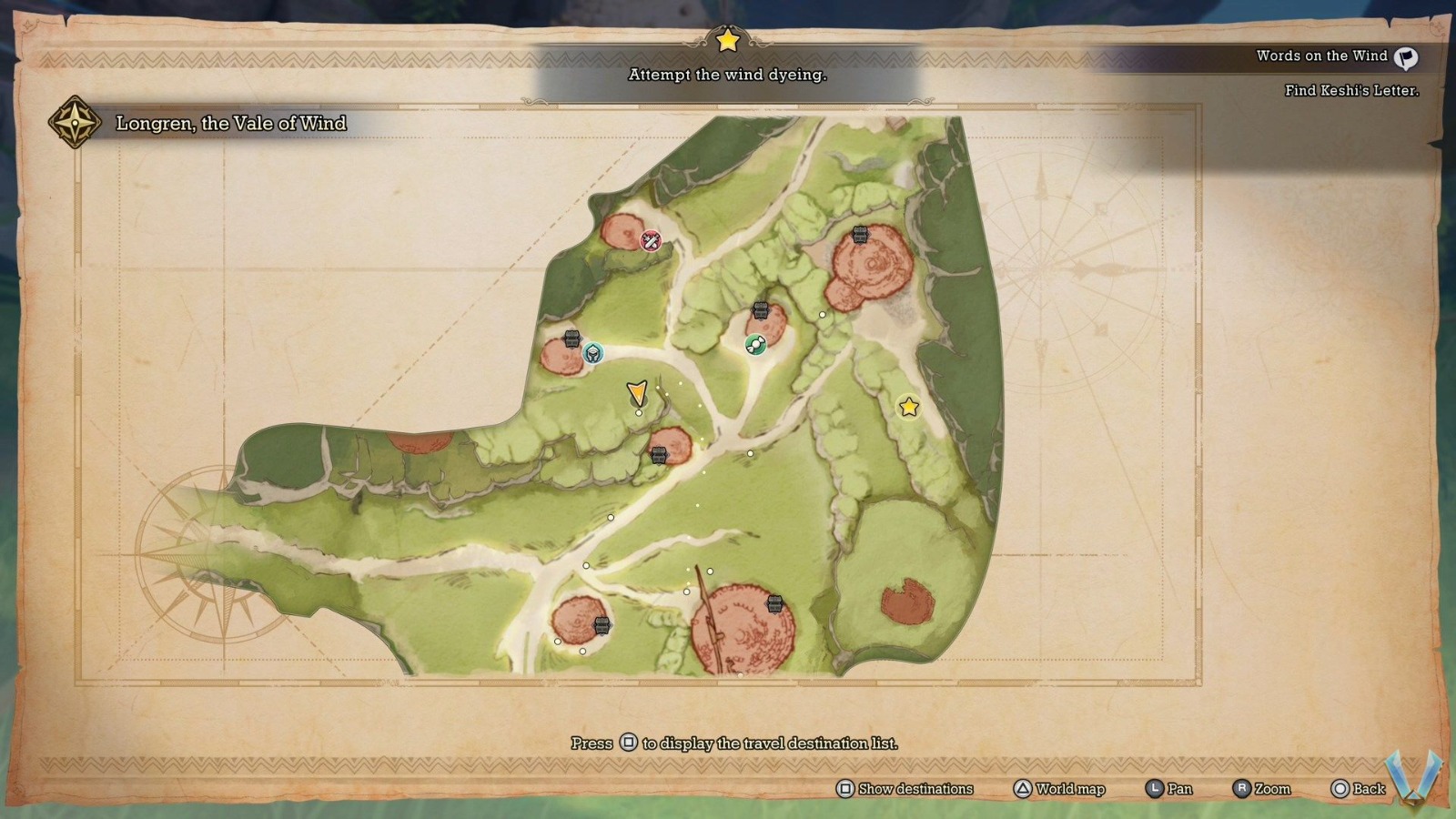The height and width of the screenshot is (819, 1456).
Task: Click the red crossed-swords map marker
Action: click(651, 241)
